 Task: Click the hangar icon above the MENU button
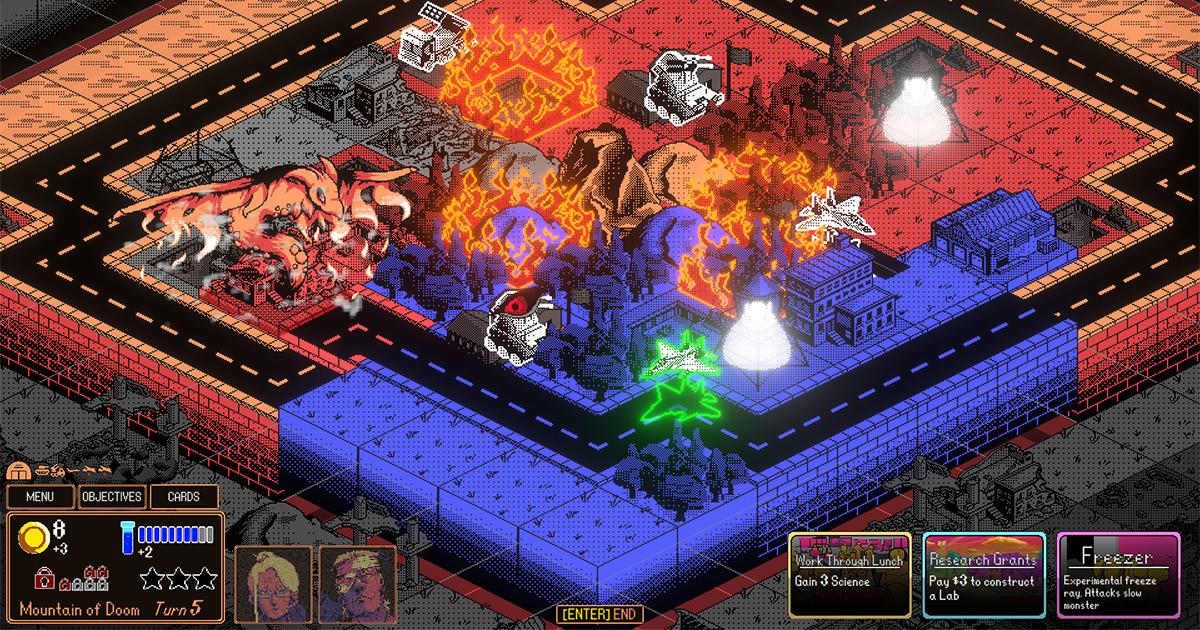18,470
